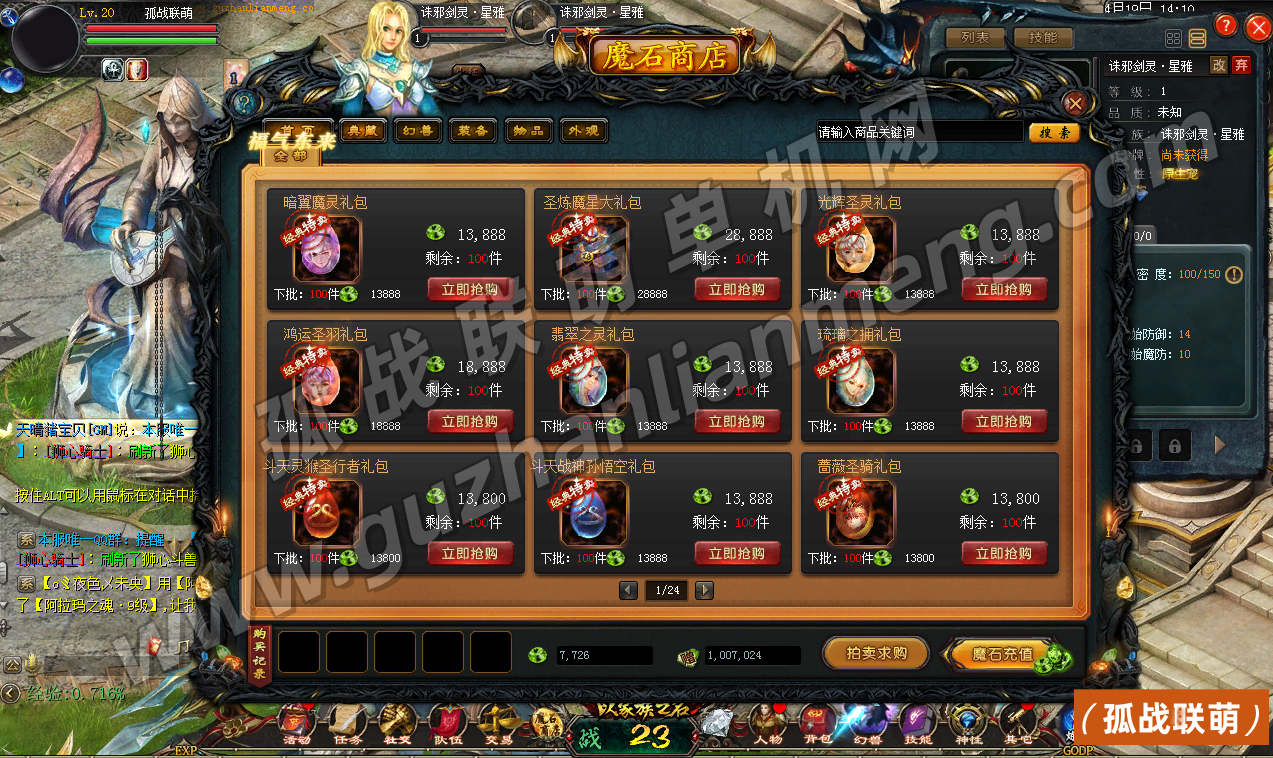Open the 技能 skills icon in bottom bar
This screenshot has height=758, width=1273.
point(917,723)
